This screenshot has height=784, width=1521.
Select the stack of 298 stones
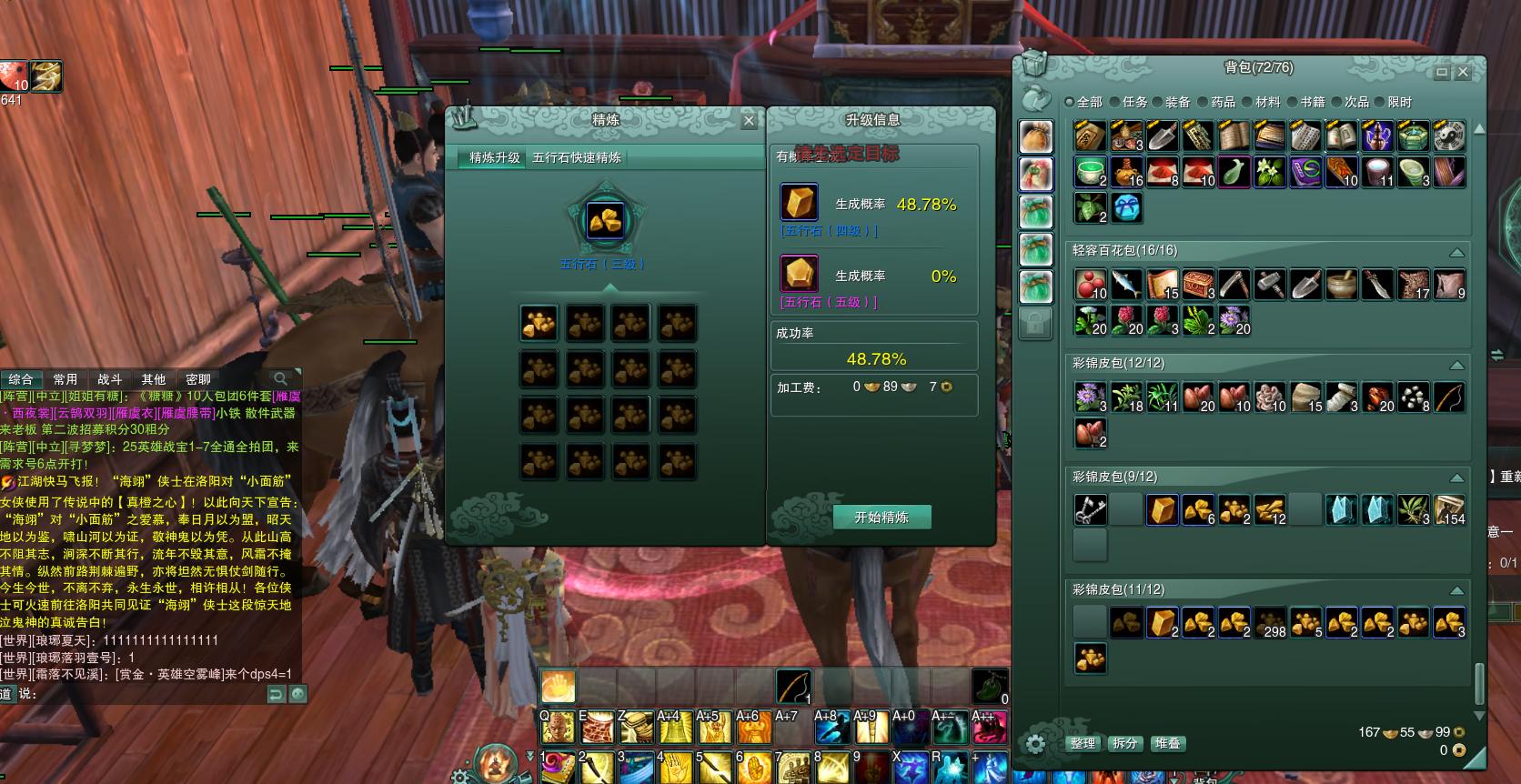[1270, 623]
